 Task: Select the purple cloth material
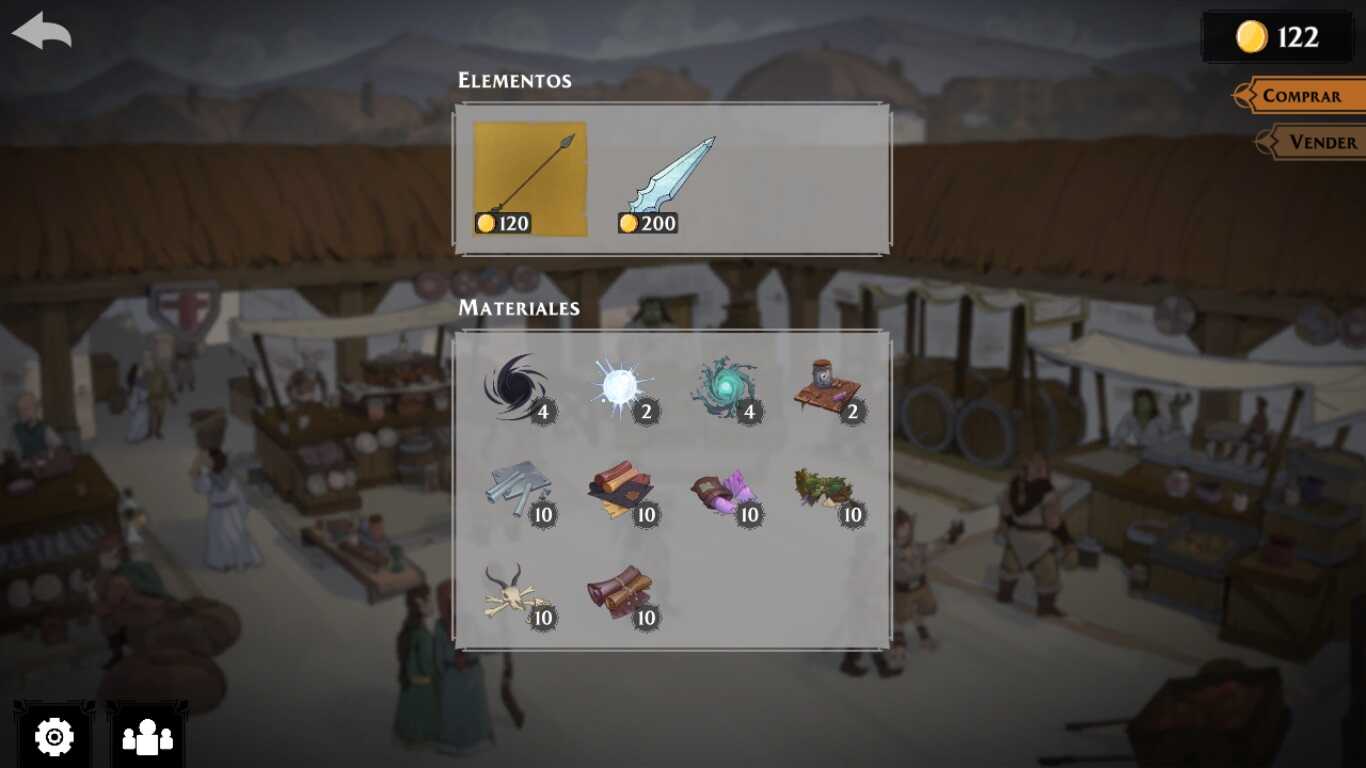coord(725,491)
